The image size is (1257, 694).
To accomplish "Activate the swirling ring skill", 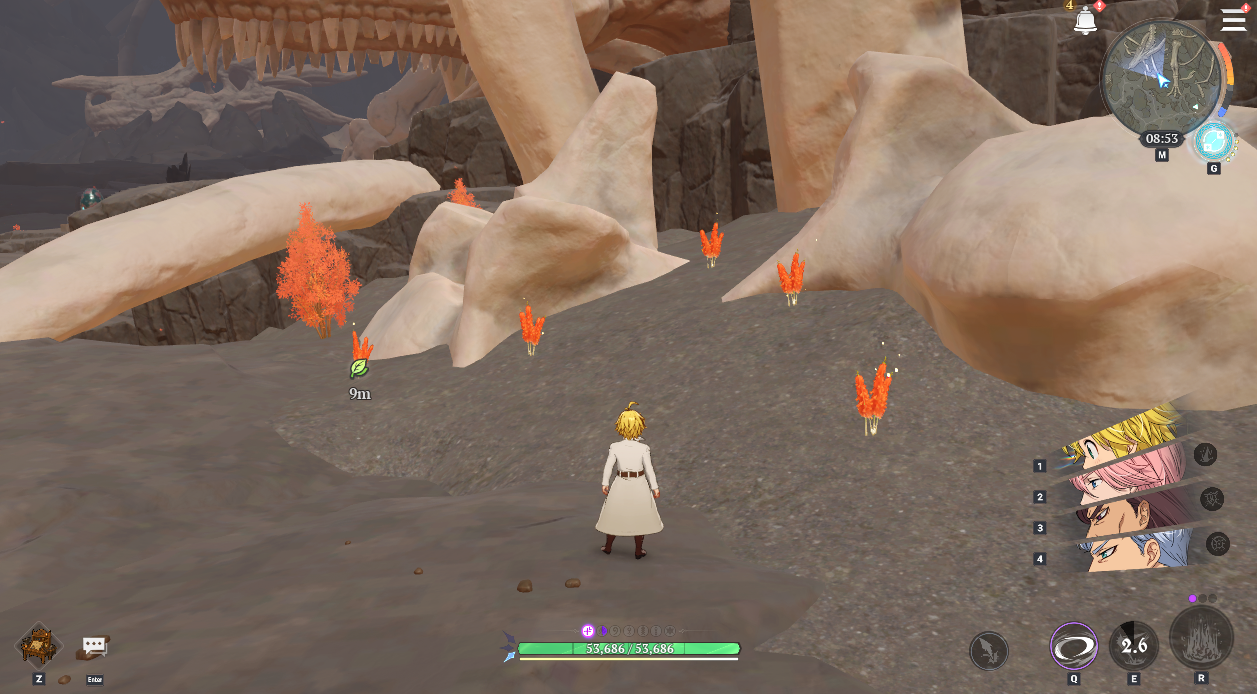I will pyautogui.click(x=1073, y=646).
